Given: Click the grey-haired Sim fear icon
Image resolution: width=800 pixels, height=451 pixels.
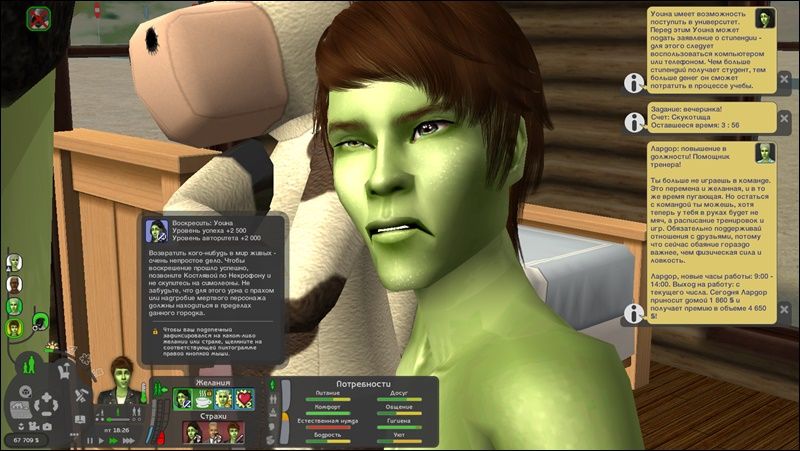Looking at the screenshot, I should click(213, 432).
